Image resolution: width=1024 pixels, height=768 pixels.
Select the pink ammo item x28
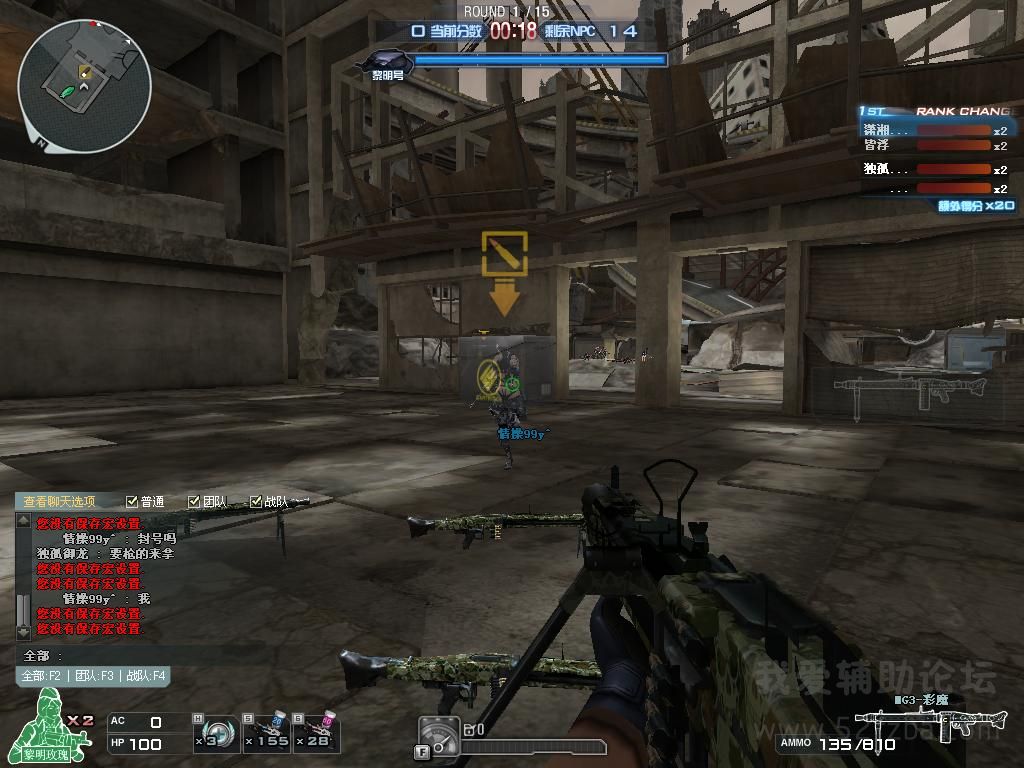coord(317,733)
